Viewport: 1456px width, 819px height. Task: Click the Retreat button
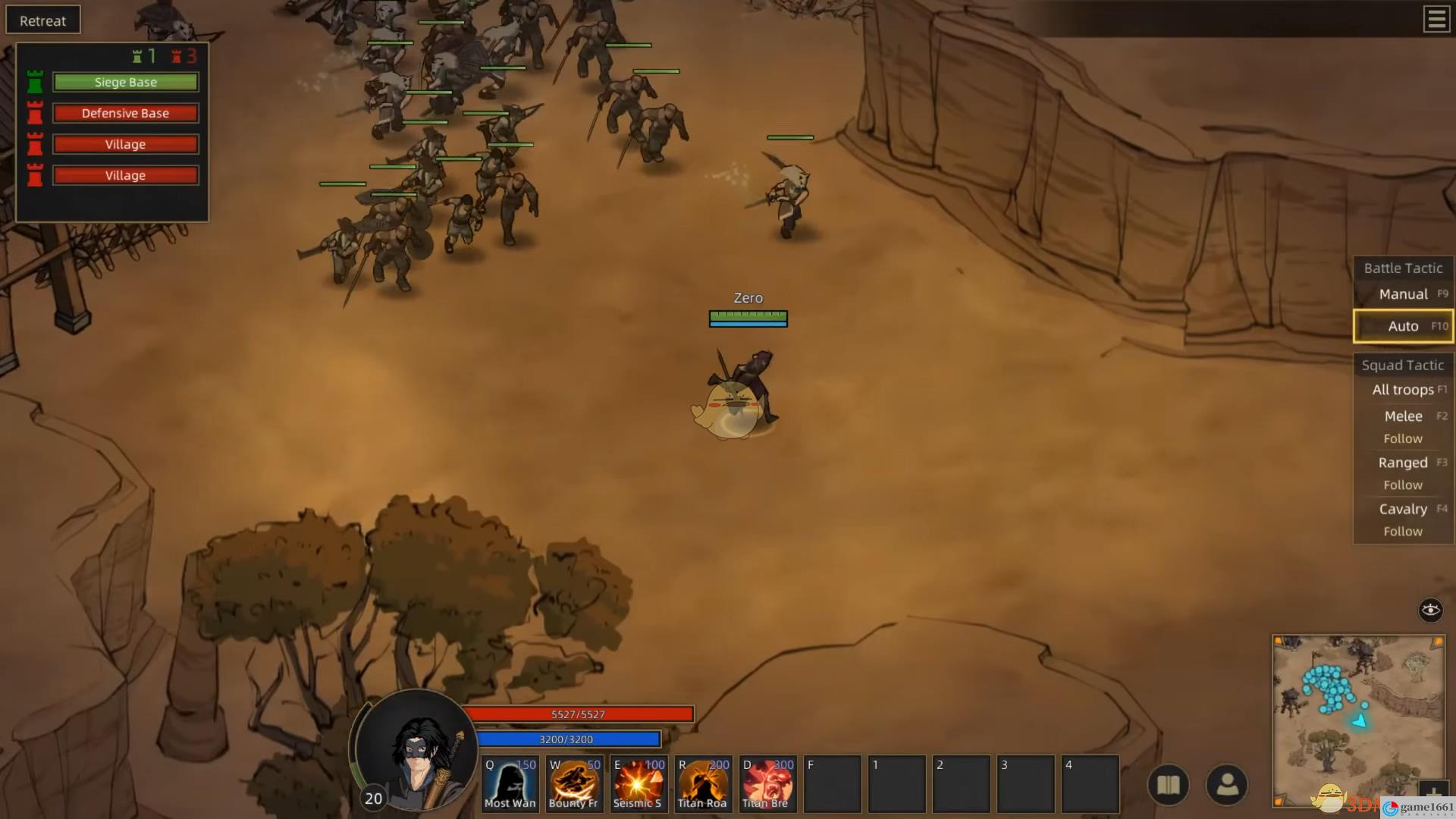(x=42, y=20)
